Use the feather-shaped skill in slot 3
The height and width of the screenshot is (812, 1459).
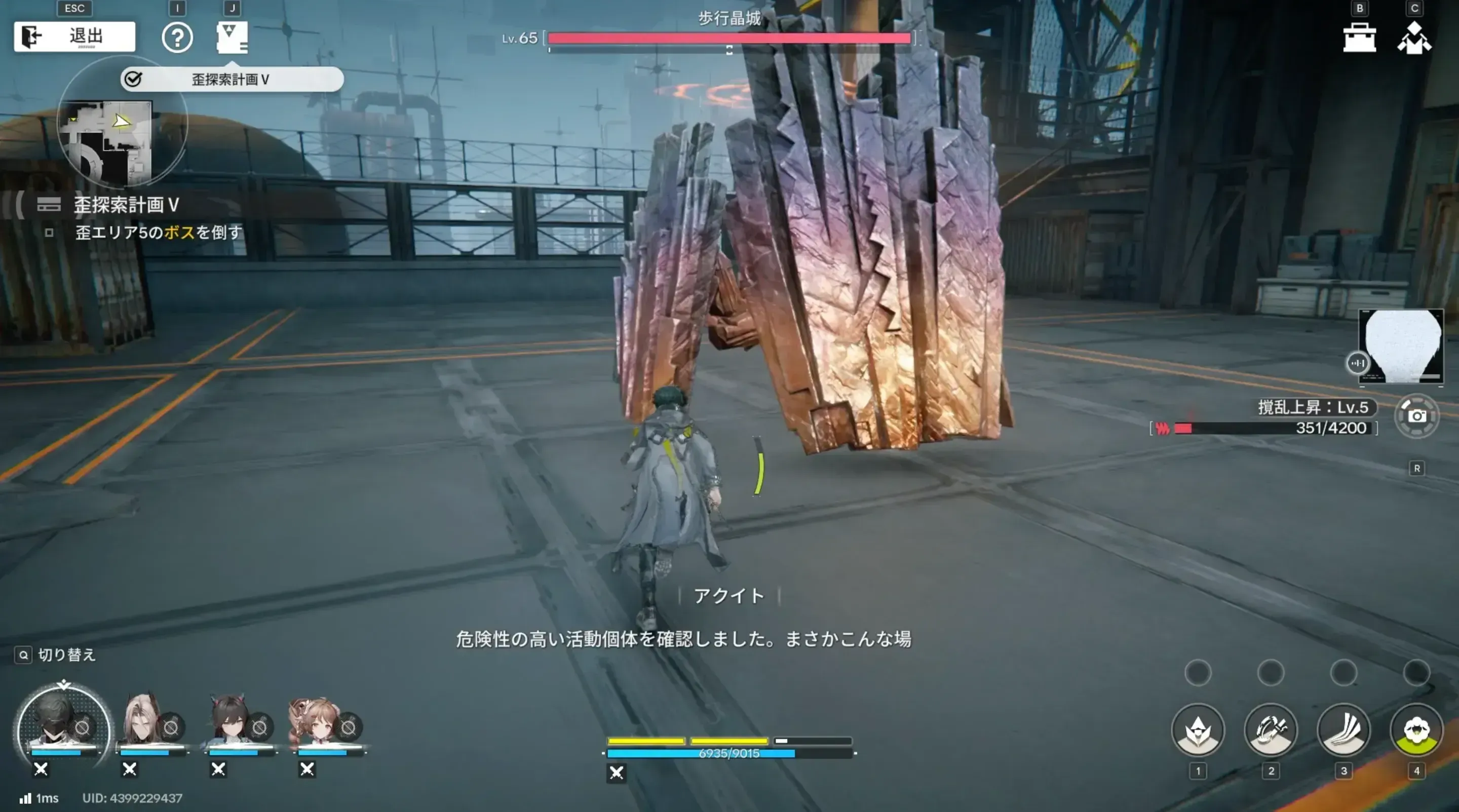1345,730
